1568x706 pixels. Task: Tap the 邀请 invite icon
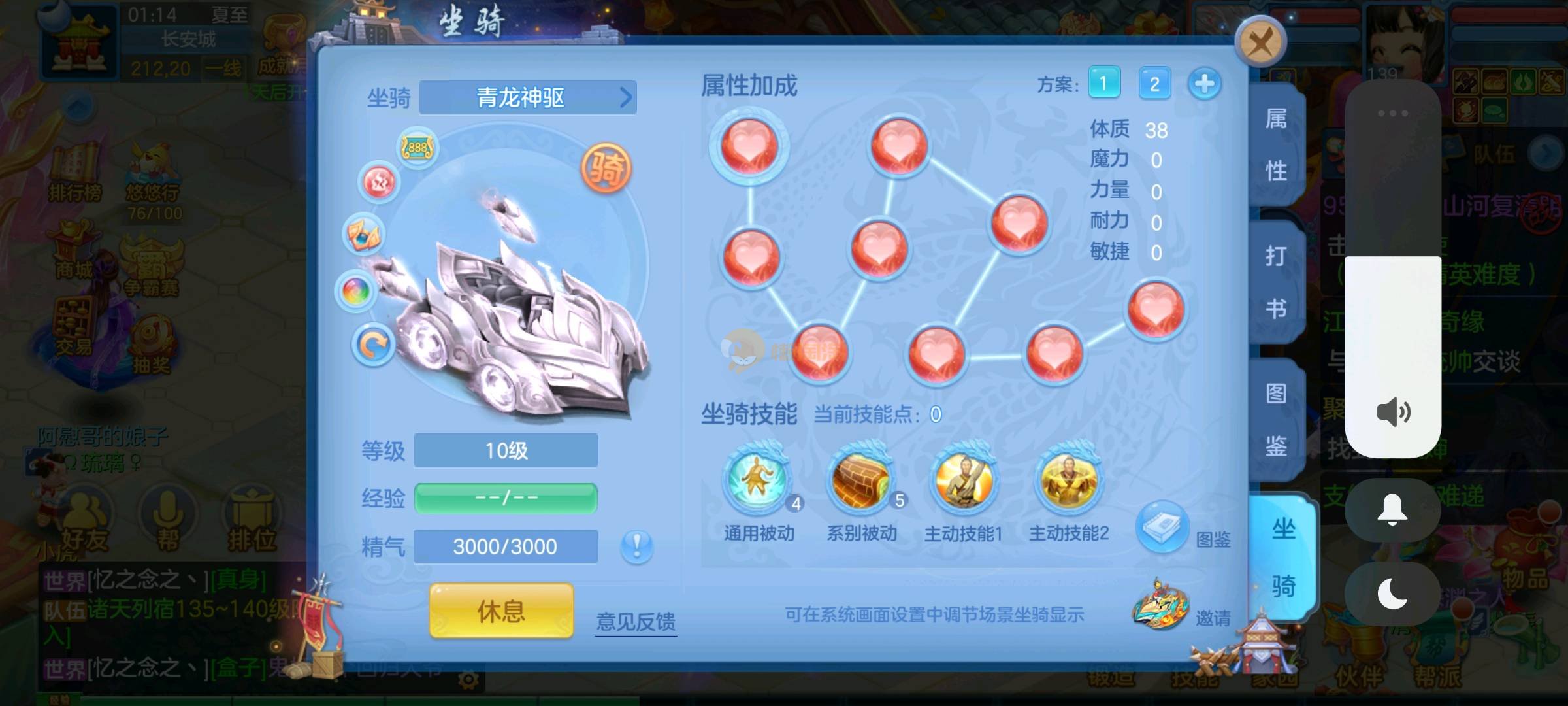tap(1160, 605)
